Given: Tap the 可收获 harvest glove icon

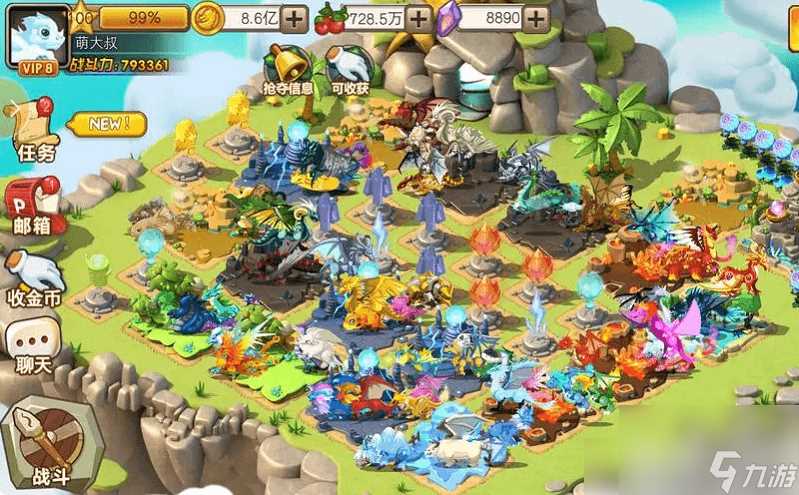Looking at the screenshot, I should click(349, 67).
